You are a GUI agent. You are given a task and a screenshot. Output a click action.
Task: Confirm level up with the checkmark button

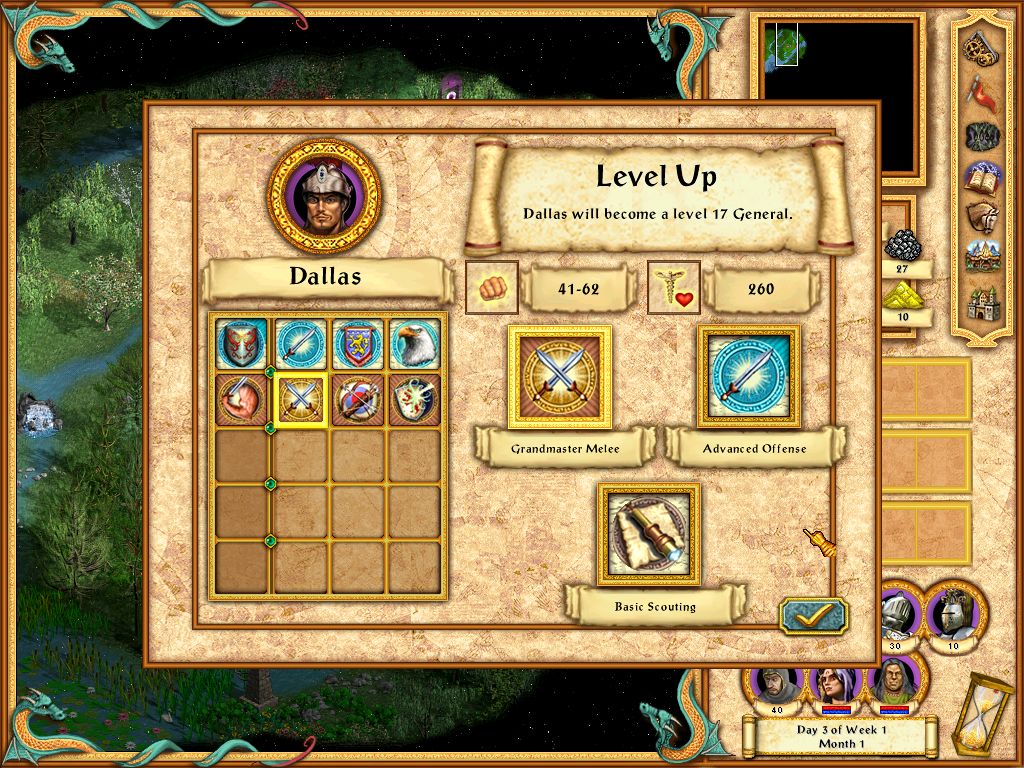coord(812,615)
